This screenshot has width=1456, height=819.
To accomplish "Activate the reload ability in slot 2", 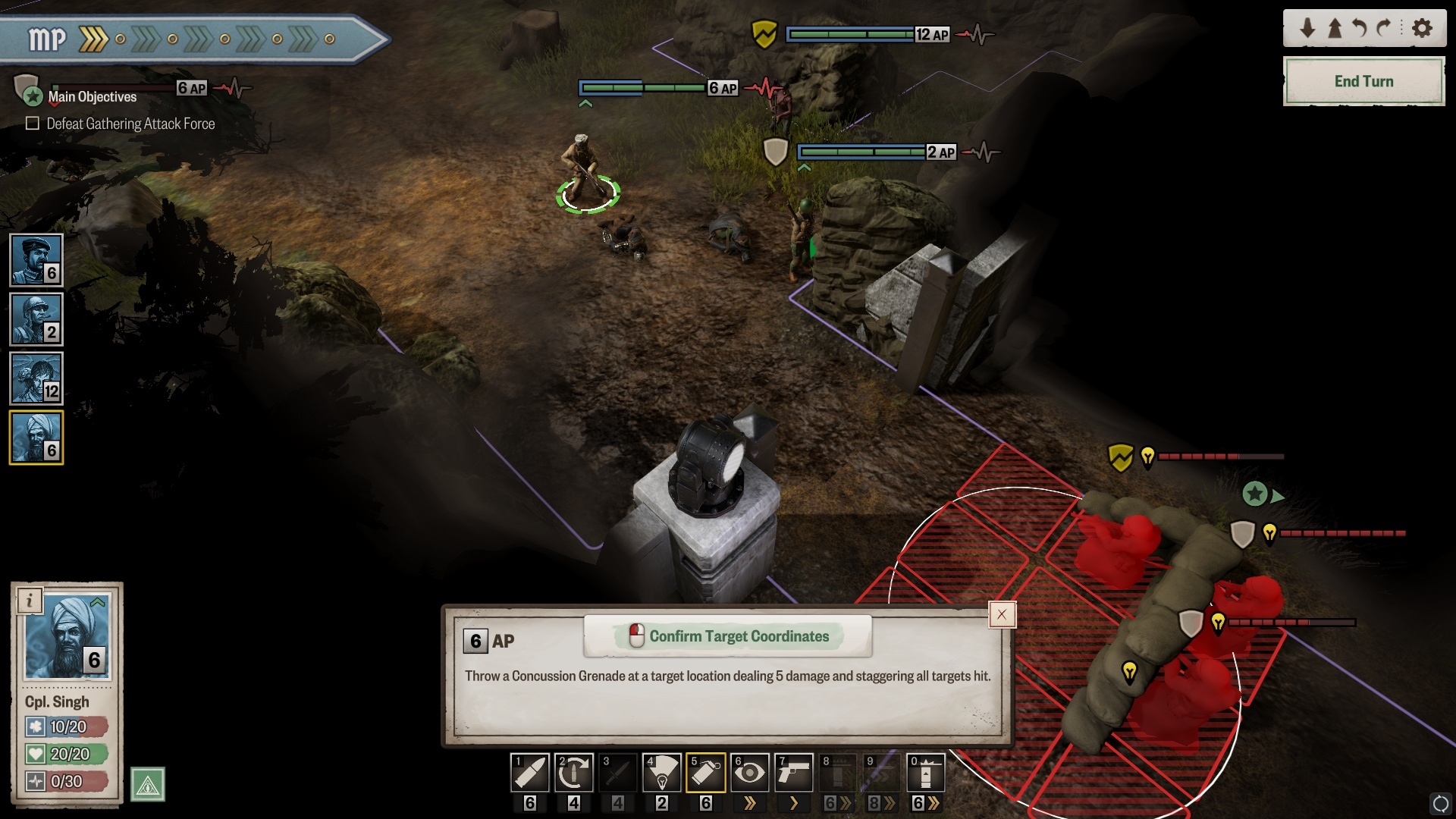I will coord(574,773).
